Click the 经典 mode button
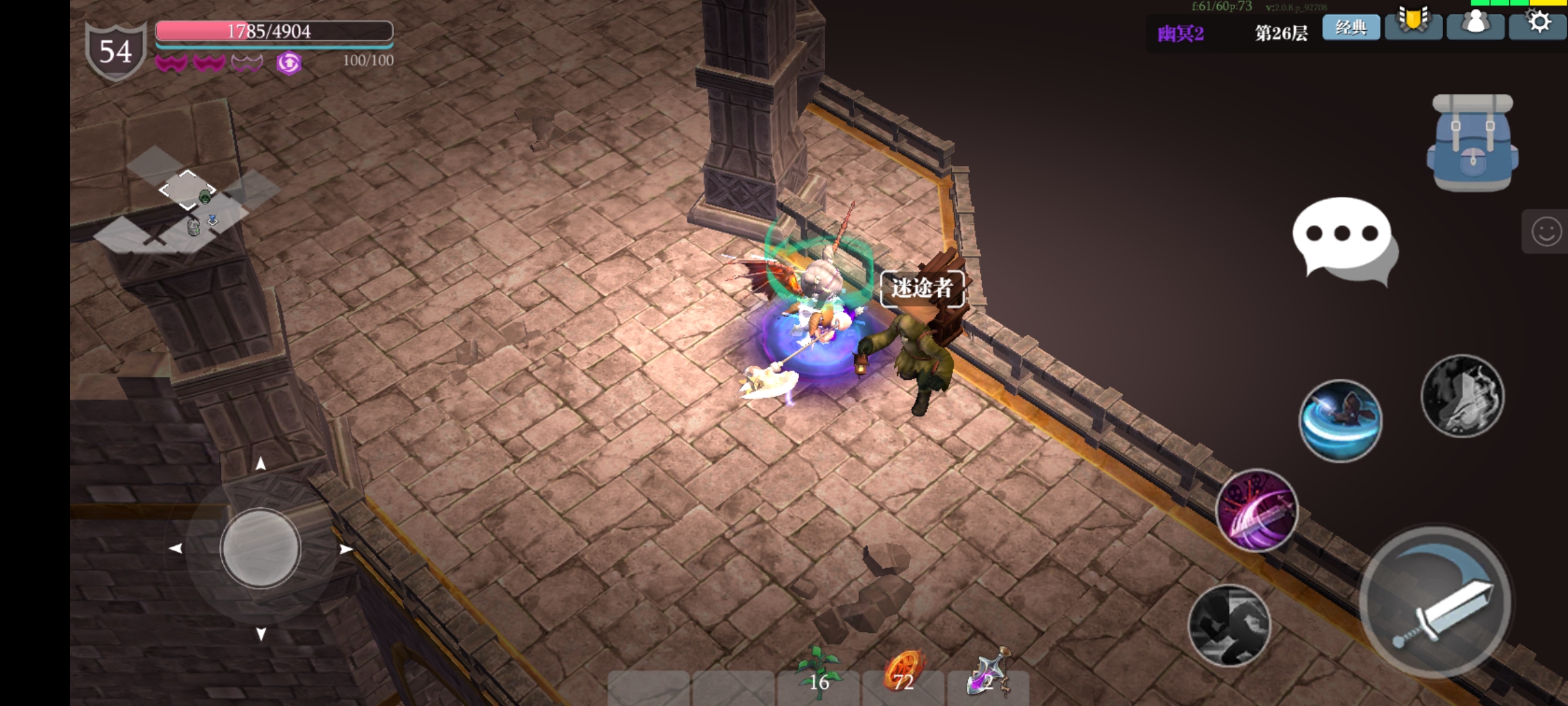 click(1351, 27)
